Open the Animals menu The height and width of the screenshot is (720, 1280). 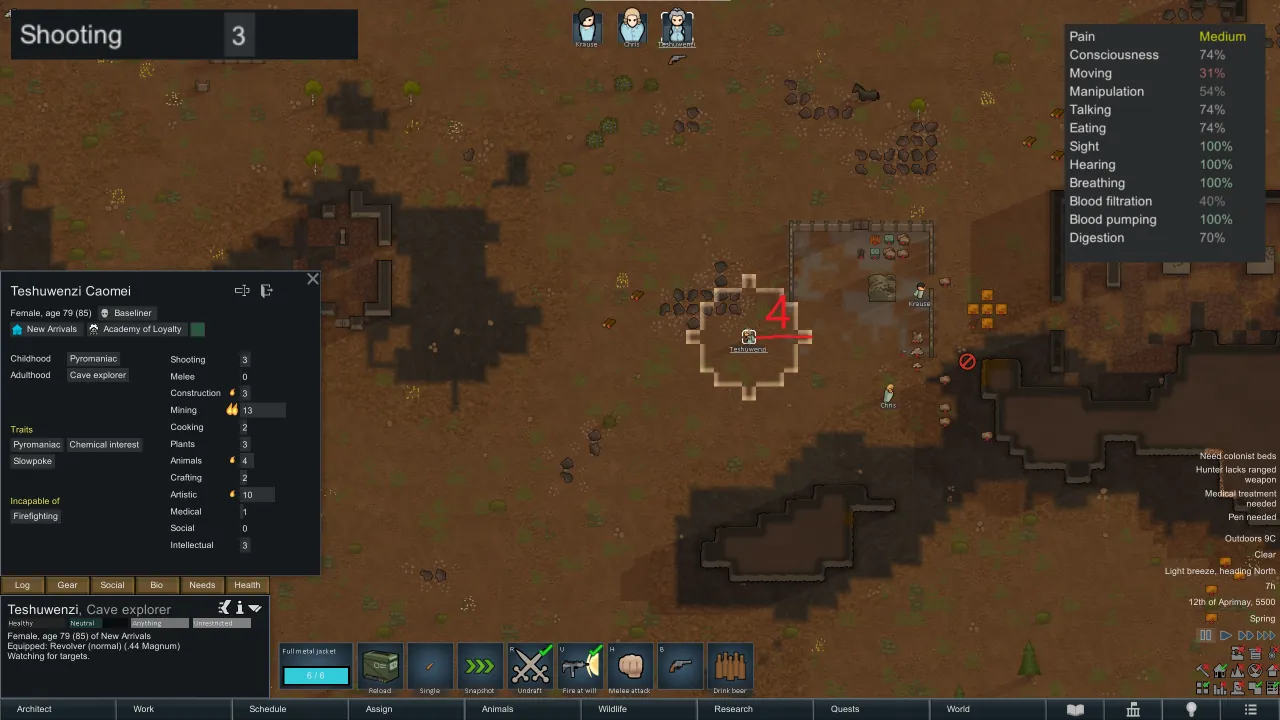pyautogui.click(x=497, y=709)
